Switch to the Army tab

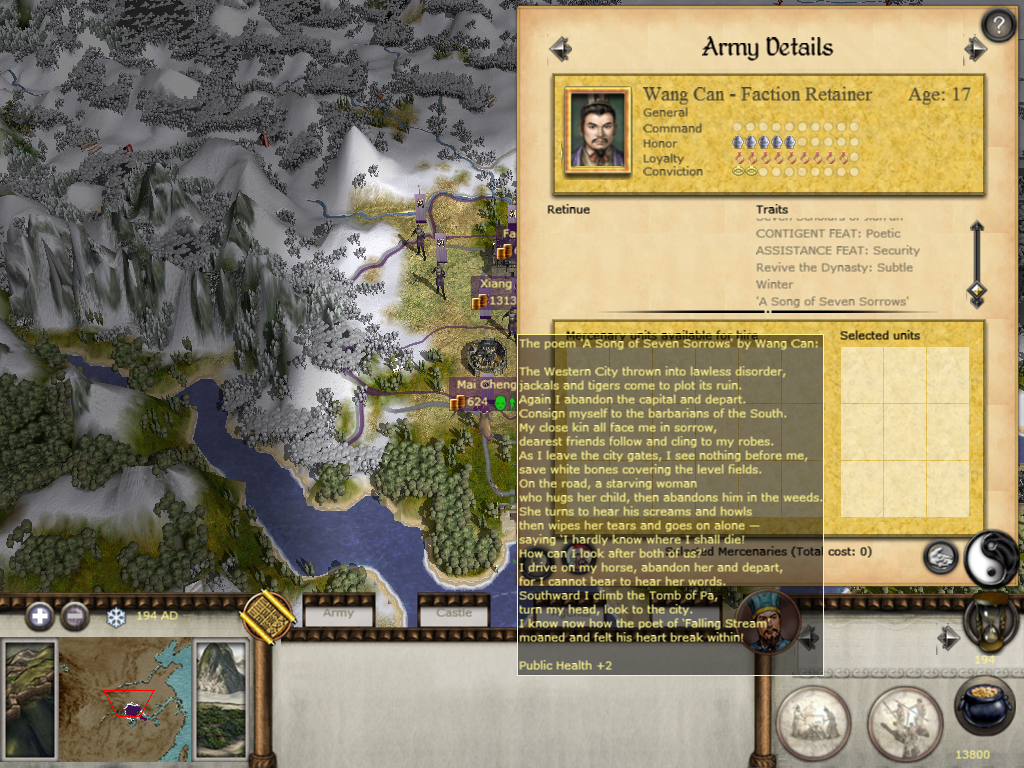tap(338, 612)
